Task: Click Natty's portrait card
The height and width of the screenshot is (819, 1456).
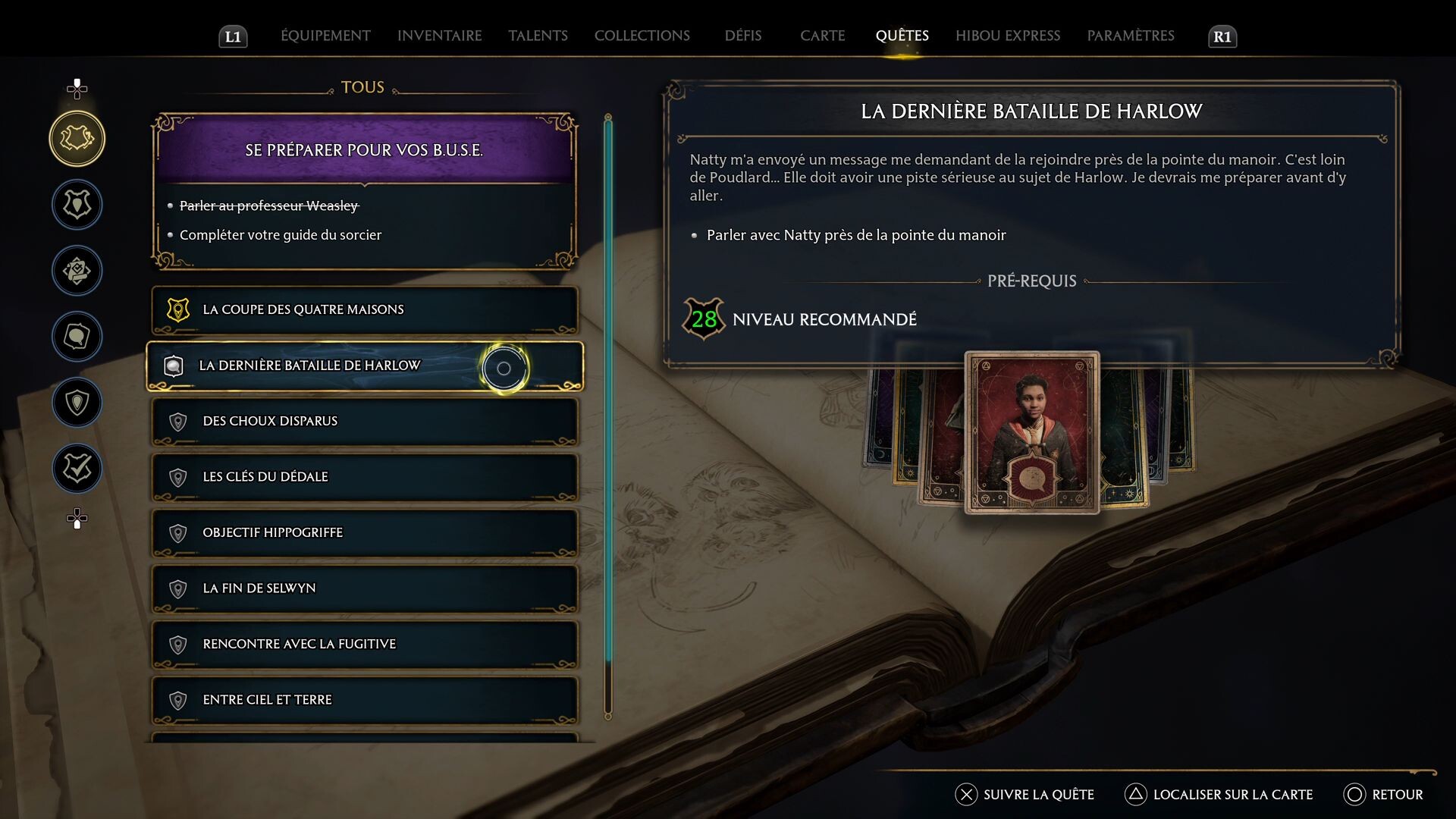Action: [1031, 432]
